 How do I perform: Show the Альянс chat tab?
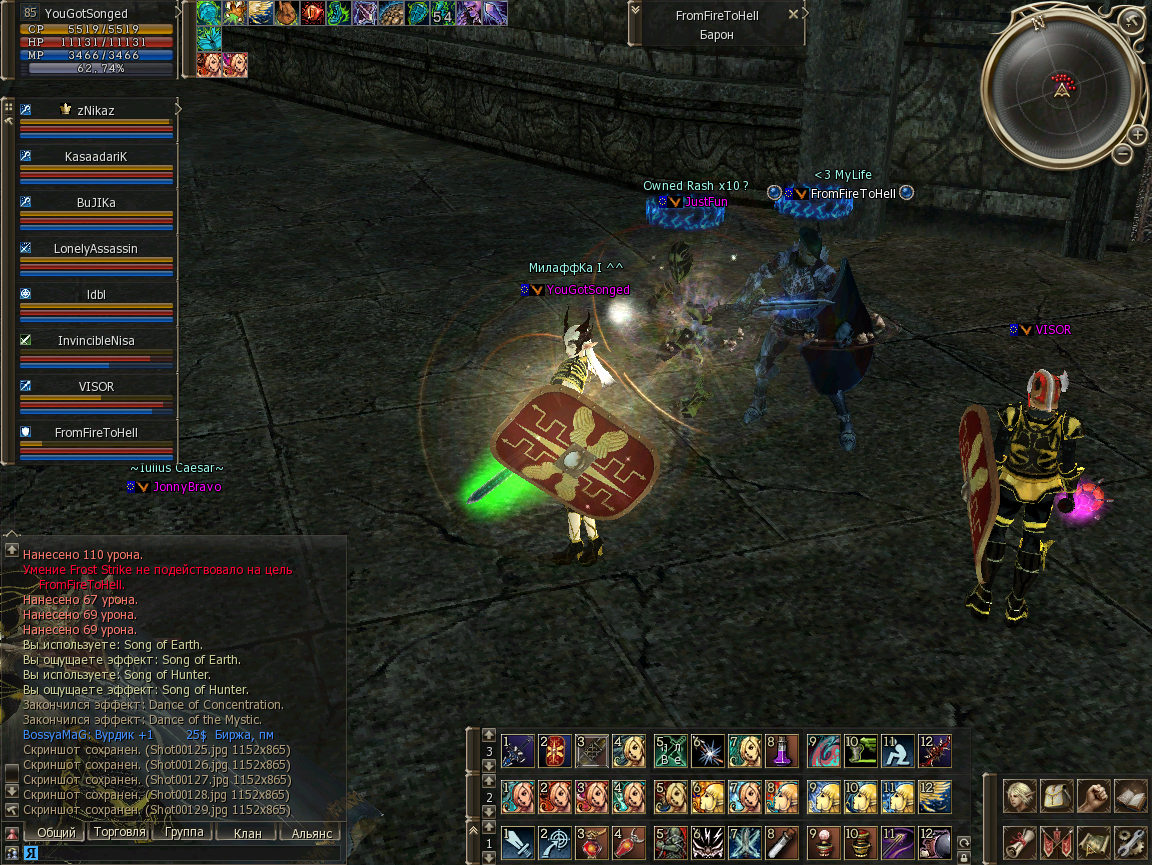tap(310, 832)
